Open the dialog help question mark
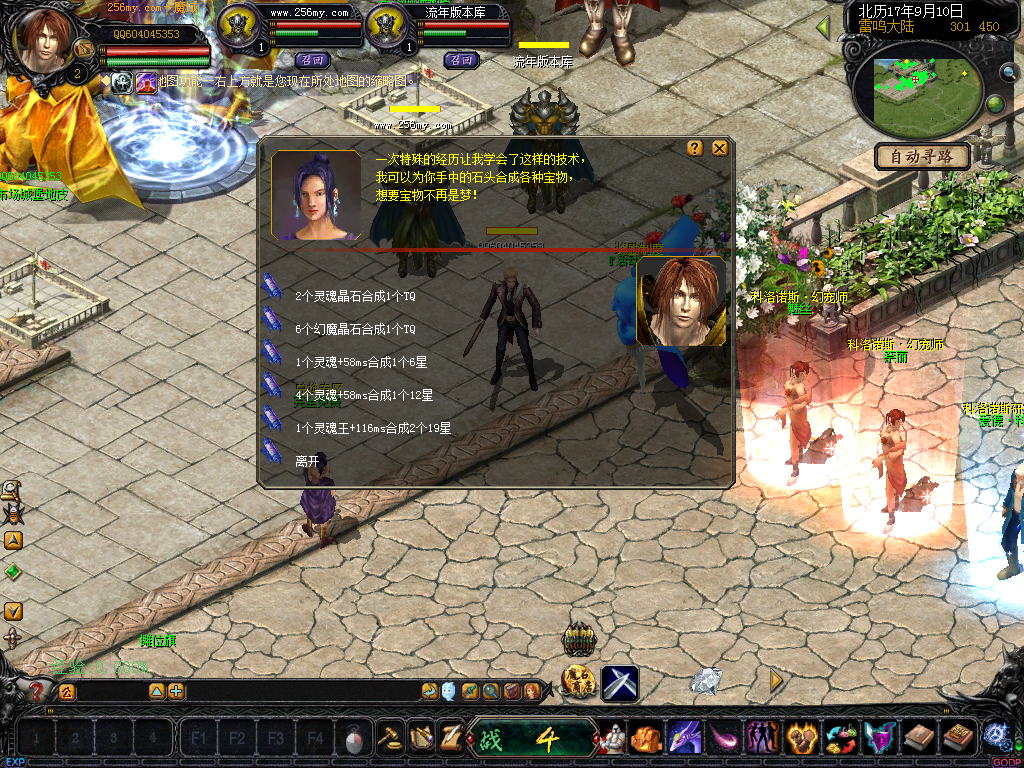This screenshot has width=1024, height=768. click(x=695, y=148)
